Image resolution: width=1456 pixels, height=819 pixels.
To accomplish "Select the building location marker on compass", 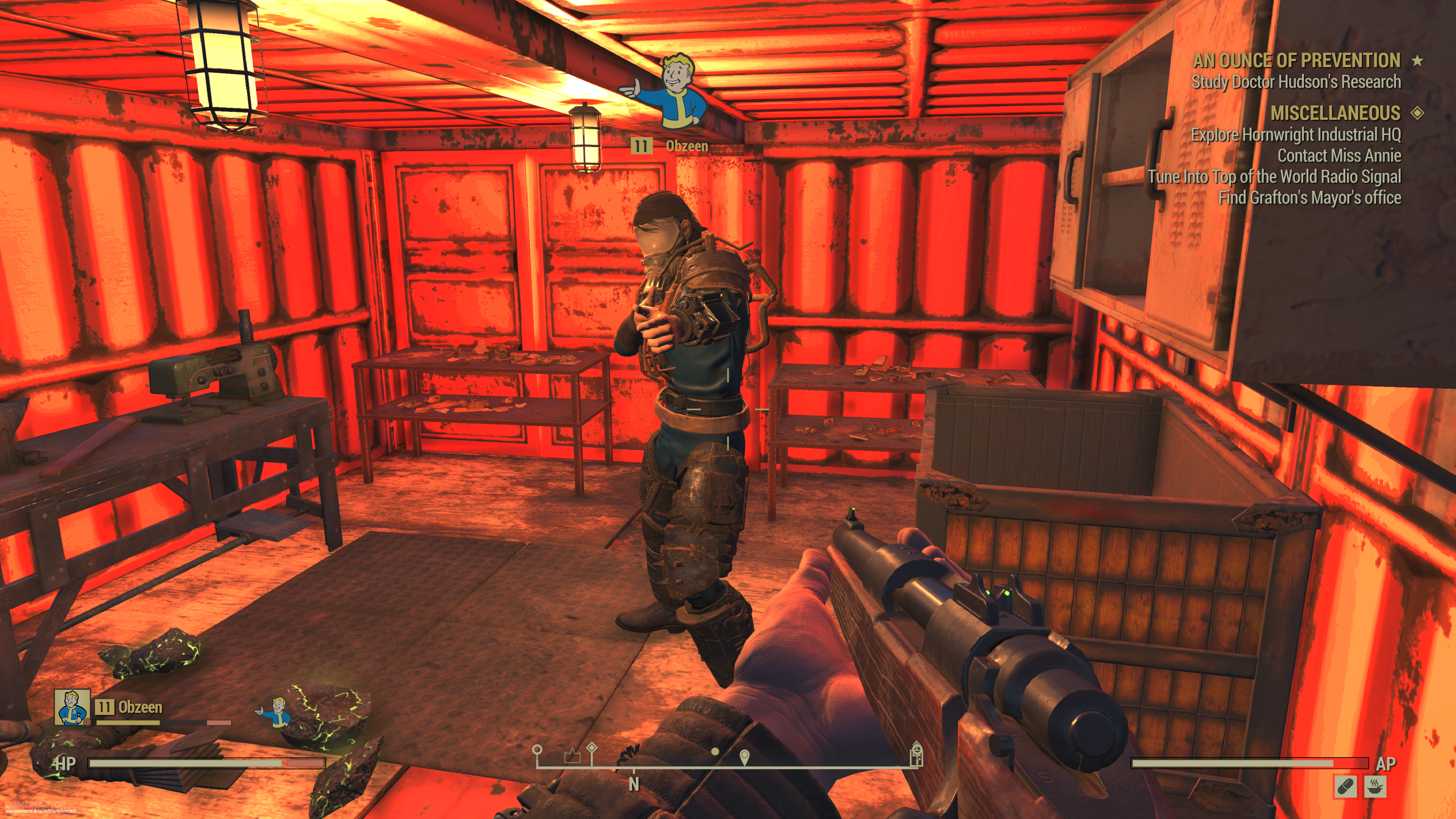I will (916, 753).
